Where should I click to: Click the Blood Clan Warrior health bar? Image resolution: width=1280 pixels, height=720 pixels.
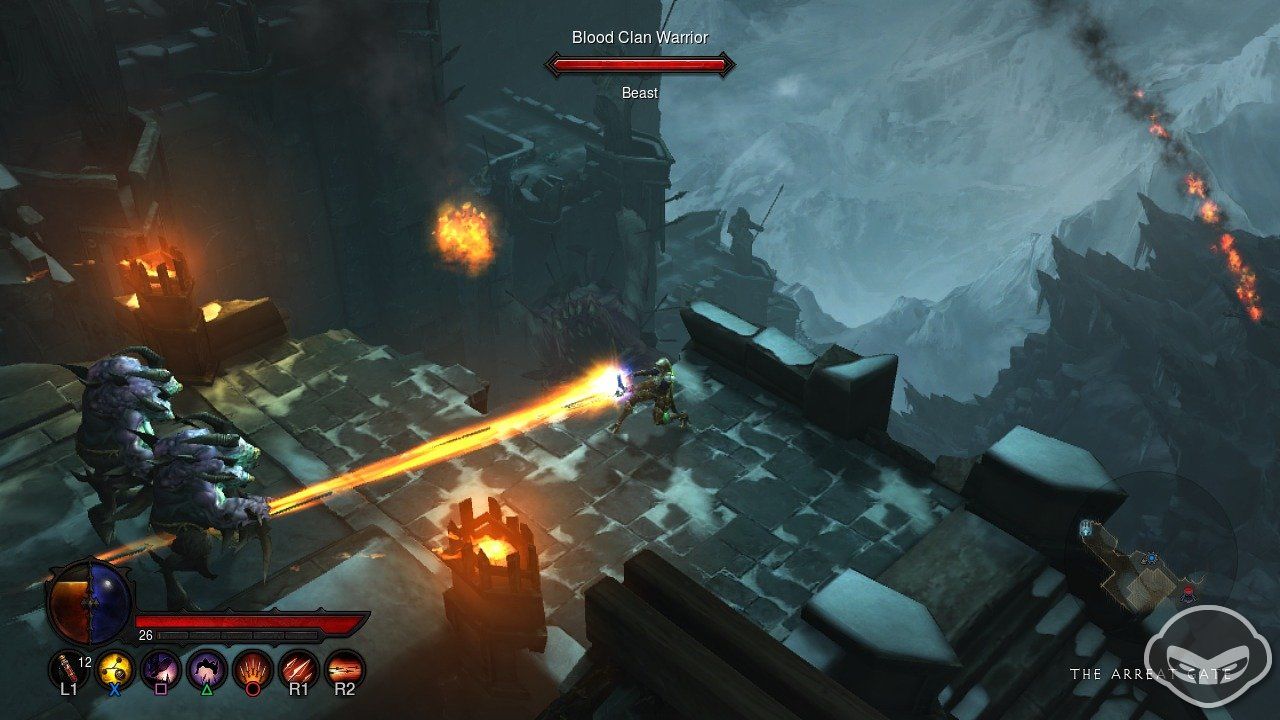pos(638,64)
